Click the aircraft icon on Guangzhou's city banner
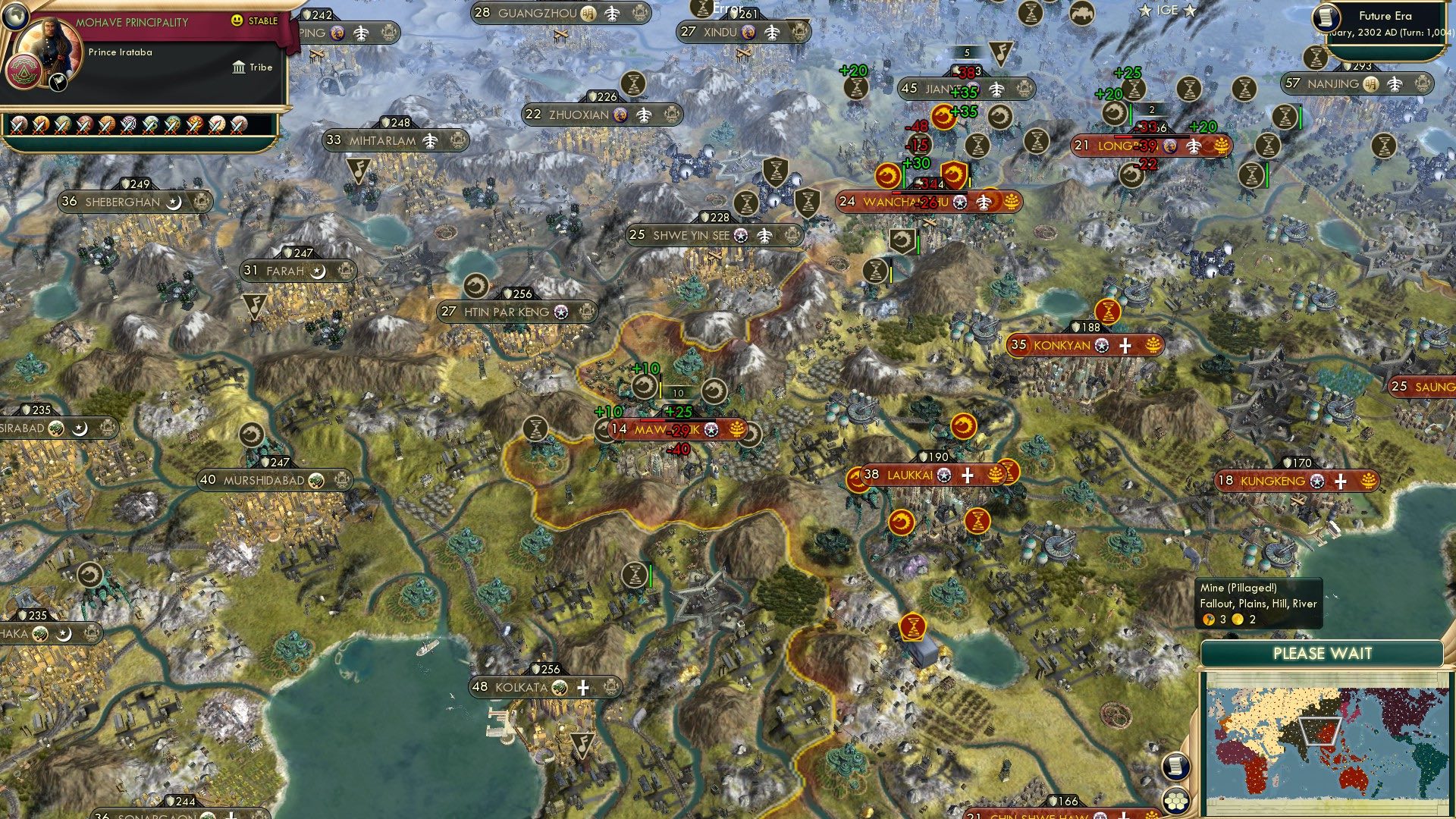The height and width of the screenshot is (819, 1456). (611, 12)
